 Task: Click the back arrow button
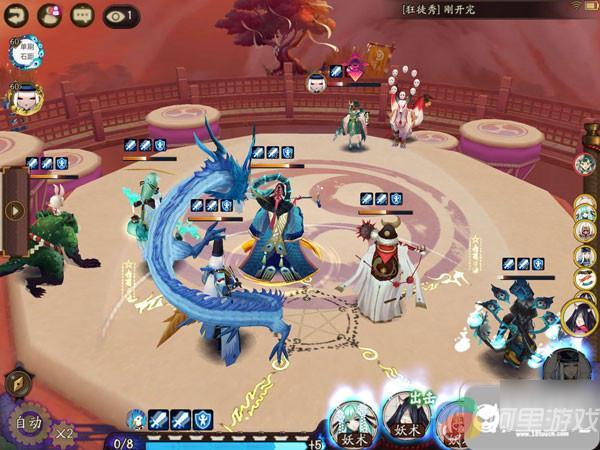click(x=16, y=14)
